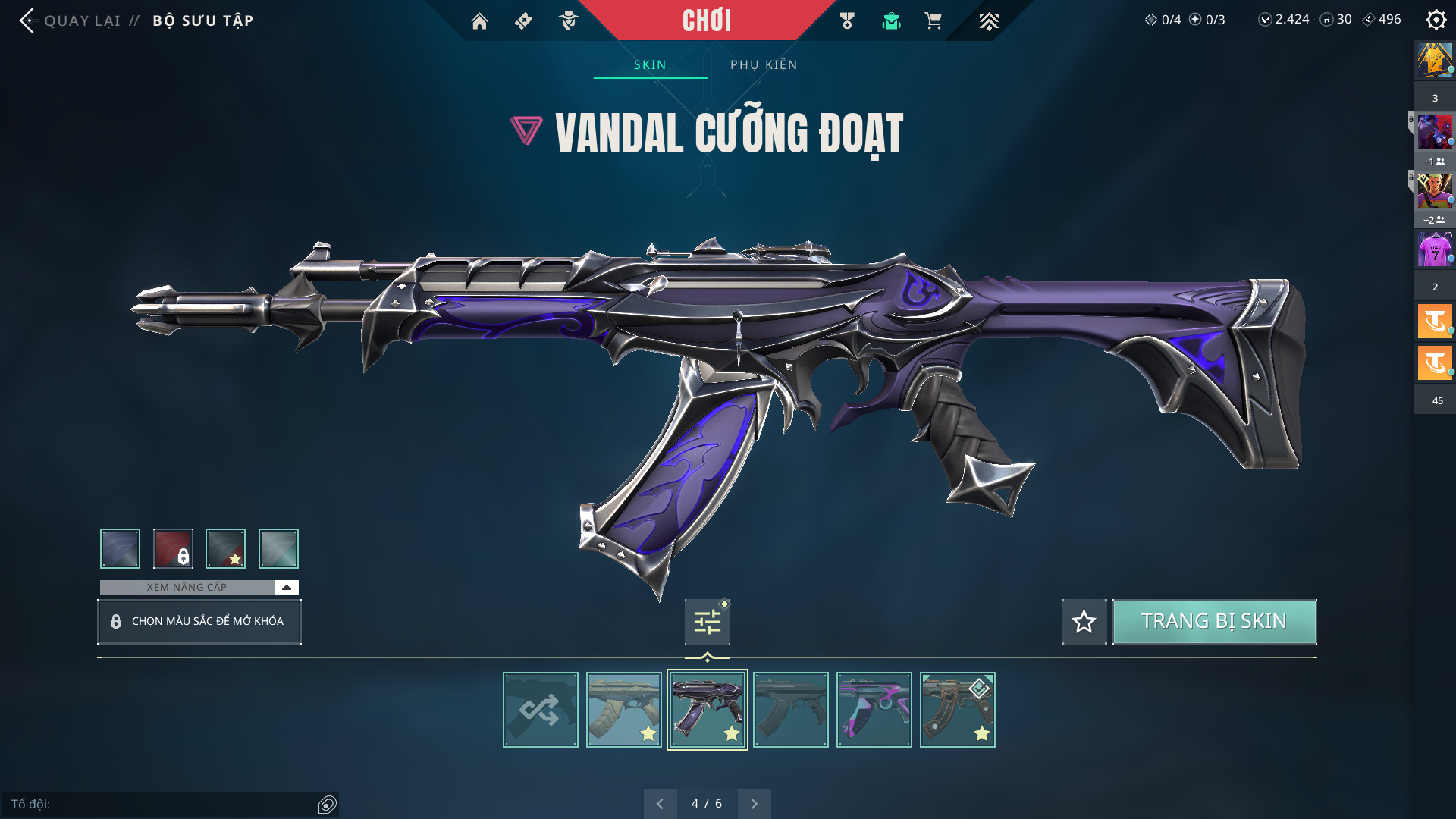
Task: Click CHỌN MÀU SẮC ĐỂ MỞ KHÓA button
Action: (199, 622)
